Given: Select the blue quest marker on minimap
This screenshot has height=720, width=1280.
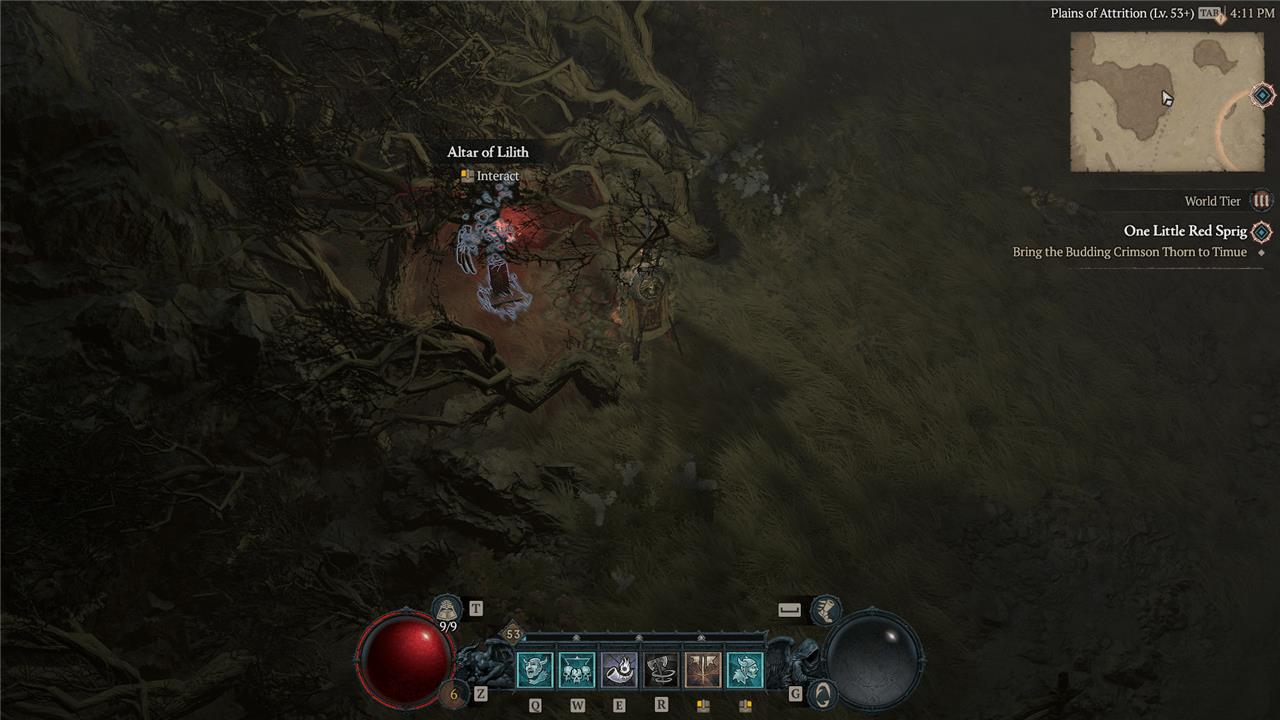Looking at the screenshot, I should click(1263, 96).
